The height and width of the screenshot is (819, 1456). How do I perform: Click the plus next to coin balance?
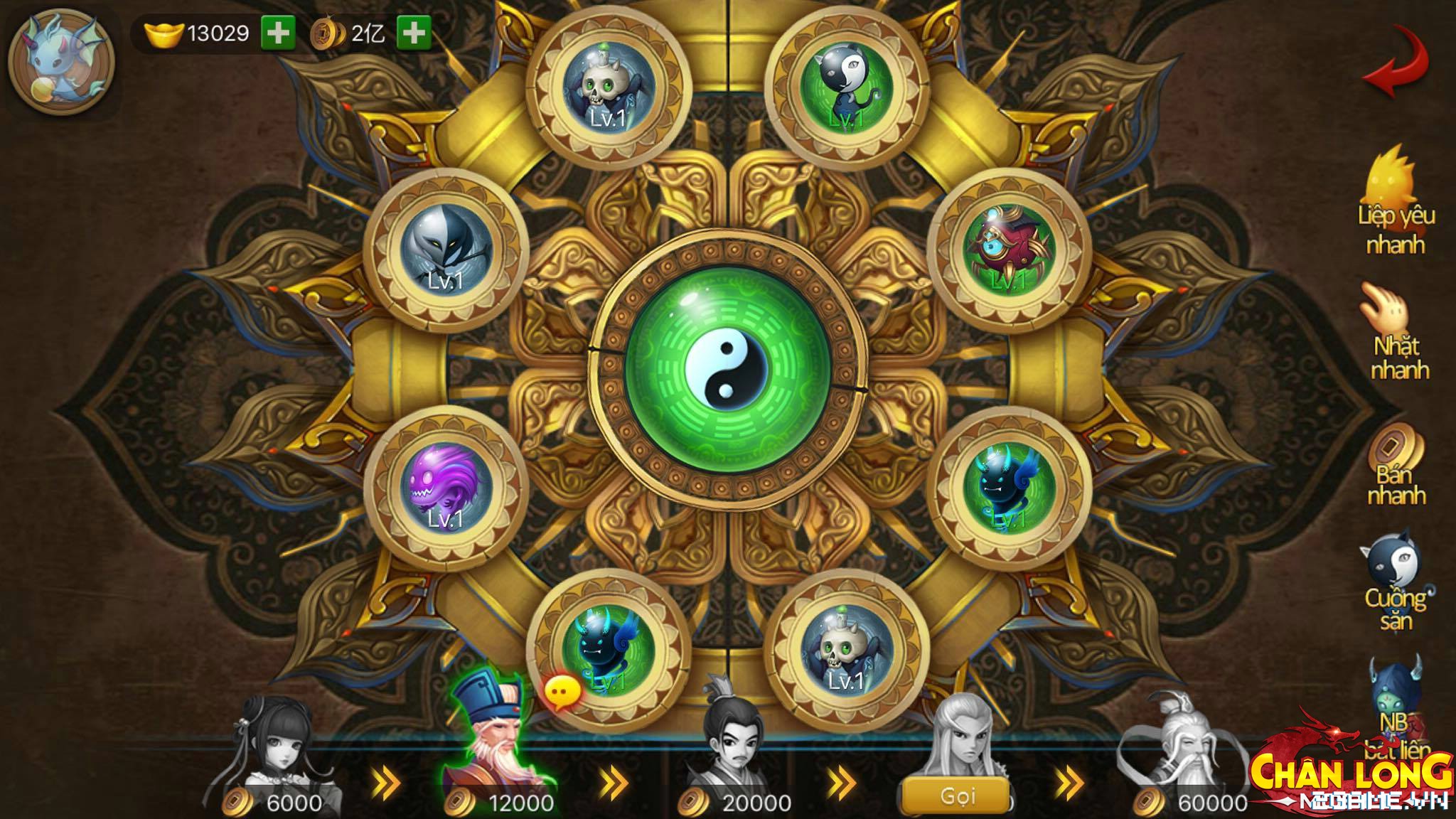point(417,31)
